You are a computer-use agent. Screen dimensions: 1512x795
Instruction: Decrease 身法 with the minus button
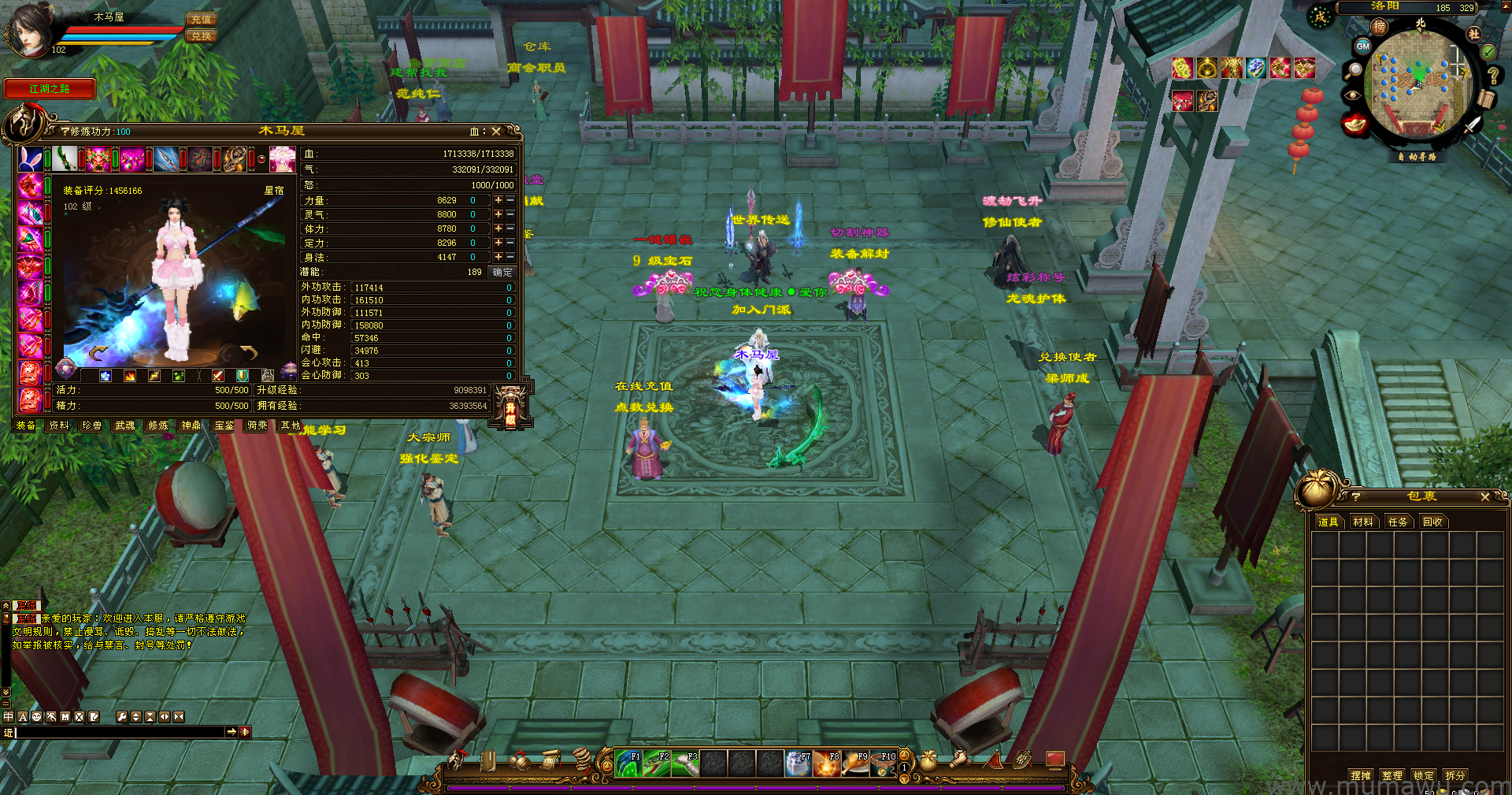point(510,257)
